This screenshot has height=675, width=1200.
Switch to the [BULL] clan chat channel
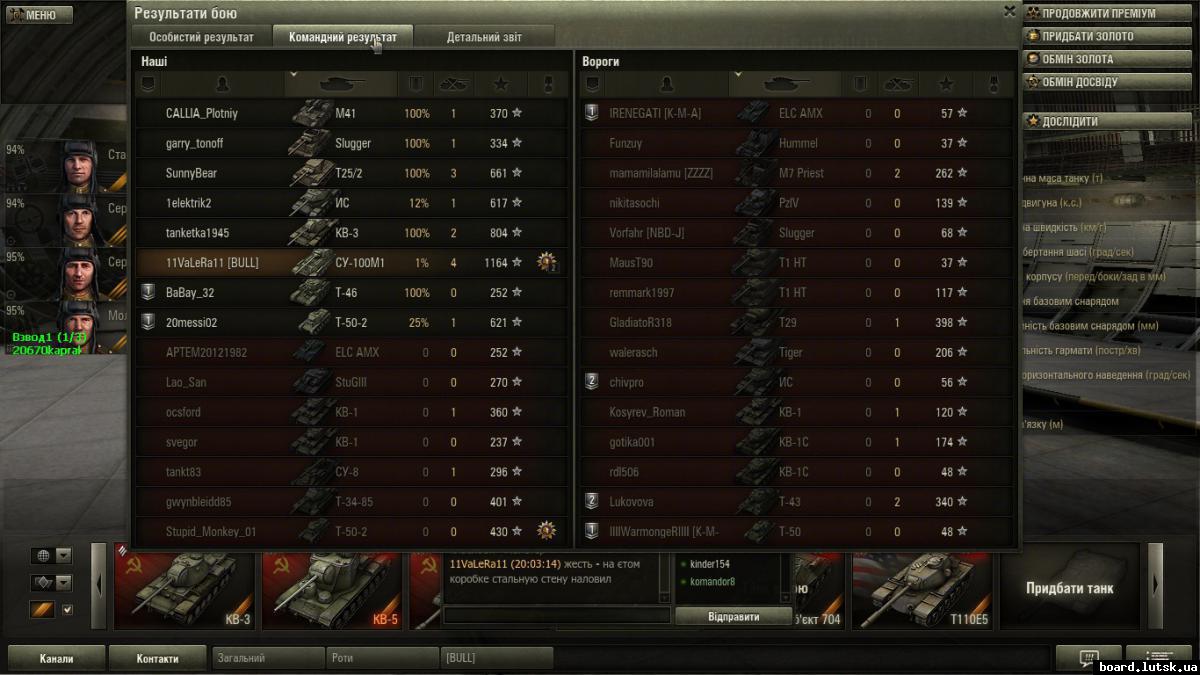pos(497,659)
